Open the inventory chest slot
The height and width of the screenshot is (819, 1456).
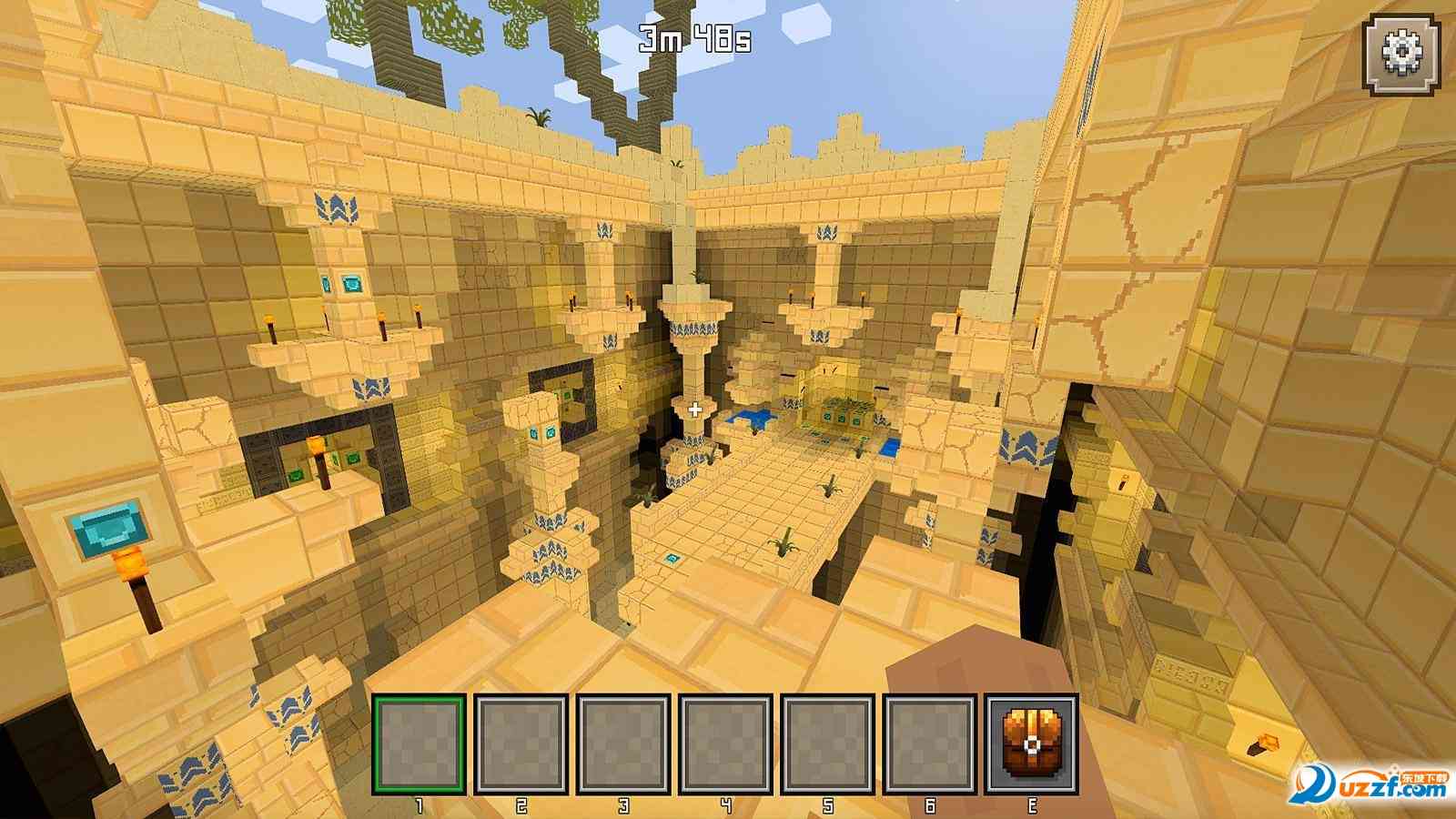[1032, 743]
